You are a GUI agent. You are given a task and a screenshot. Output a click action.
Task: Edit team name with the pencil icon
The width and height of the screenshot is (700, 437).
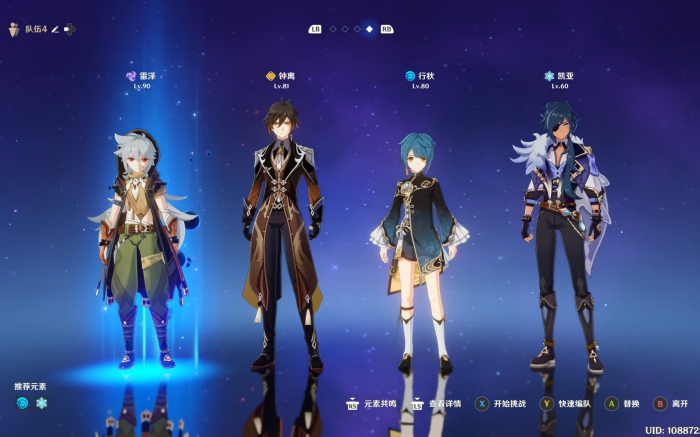55,30
